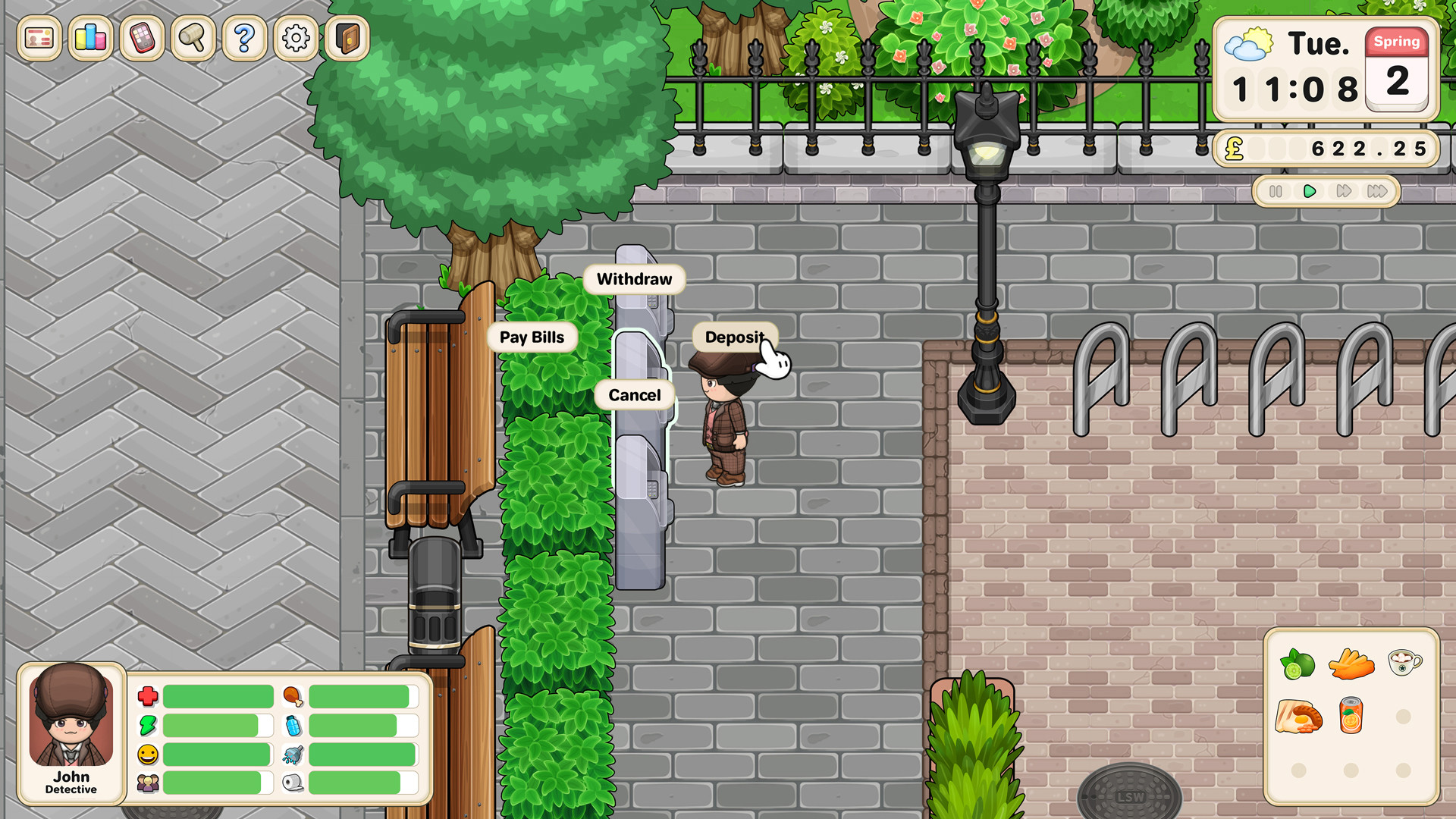
Task: Cancel the ATM interaction
Action: pyautogui.click(x=634, y=395)
